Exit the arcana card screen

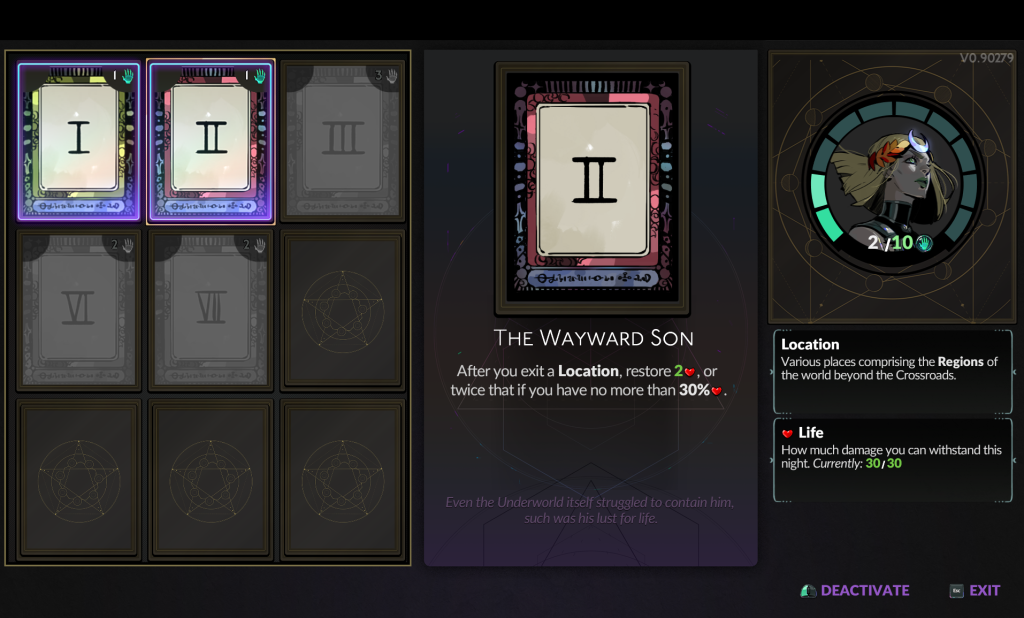[976, 590]
